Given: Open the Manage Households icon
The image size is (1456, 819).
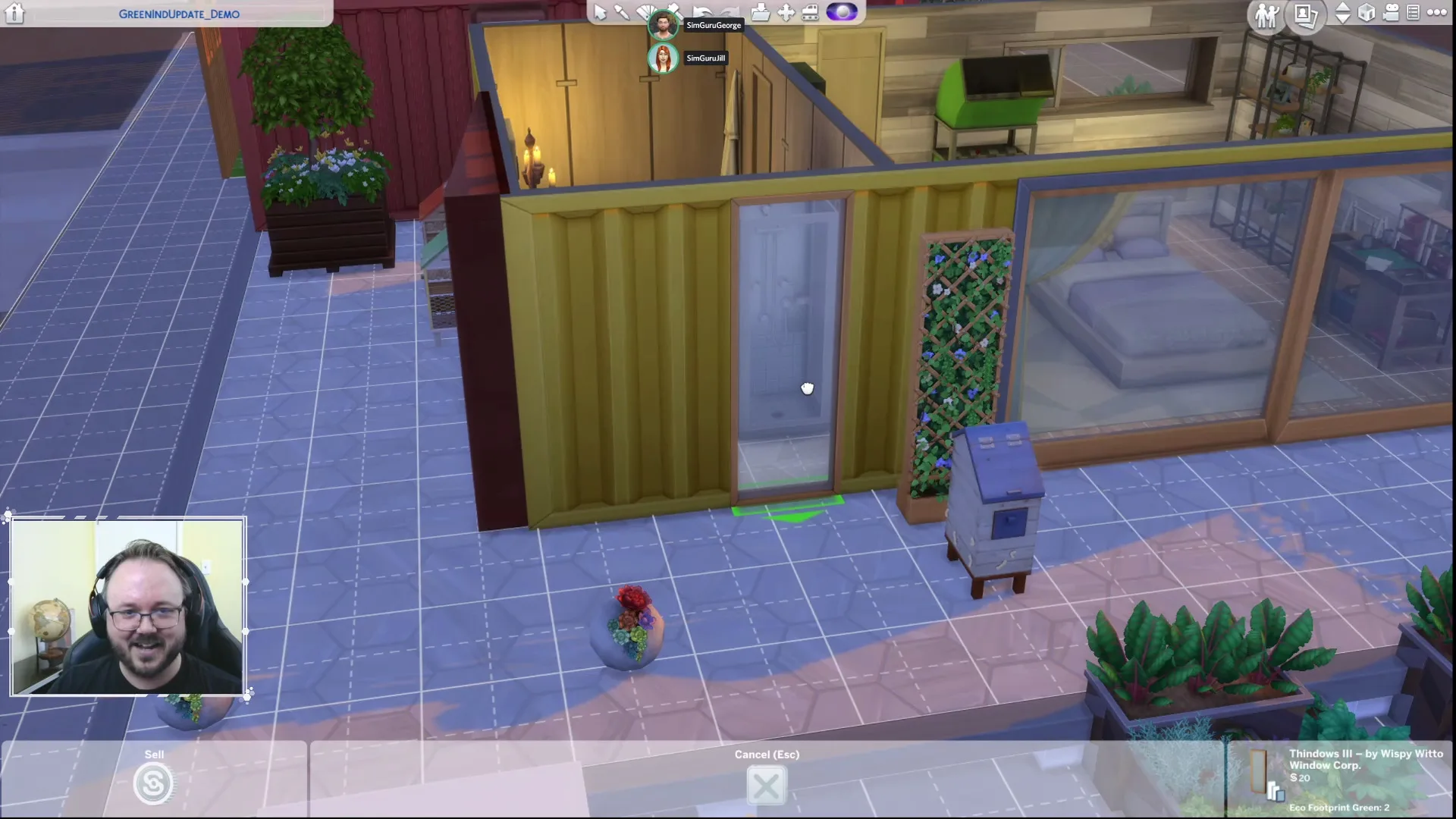Looking at the screenshot, I should (x=1267, y=15).
